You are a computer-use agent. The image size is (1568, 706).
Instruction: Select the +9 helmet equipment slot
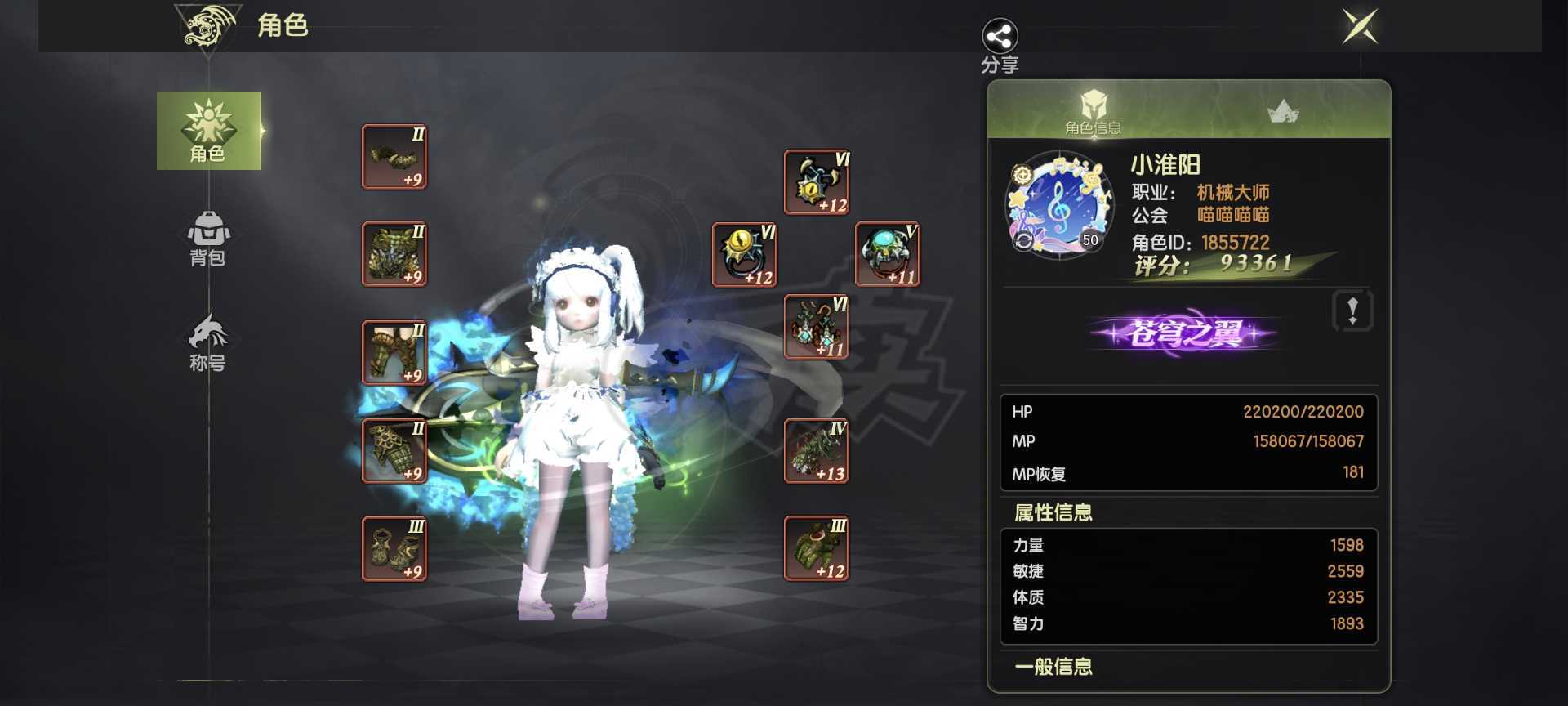coord(394,157)
